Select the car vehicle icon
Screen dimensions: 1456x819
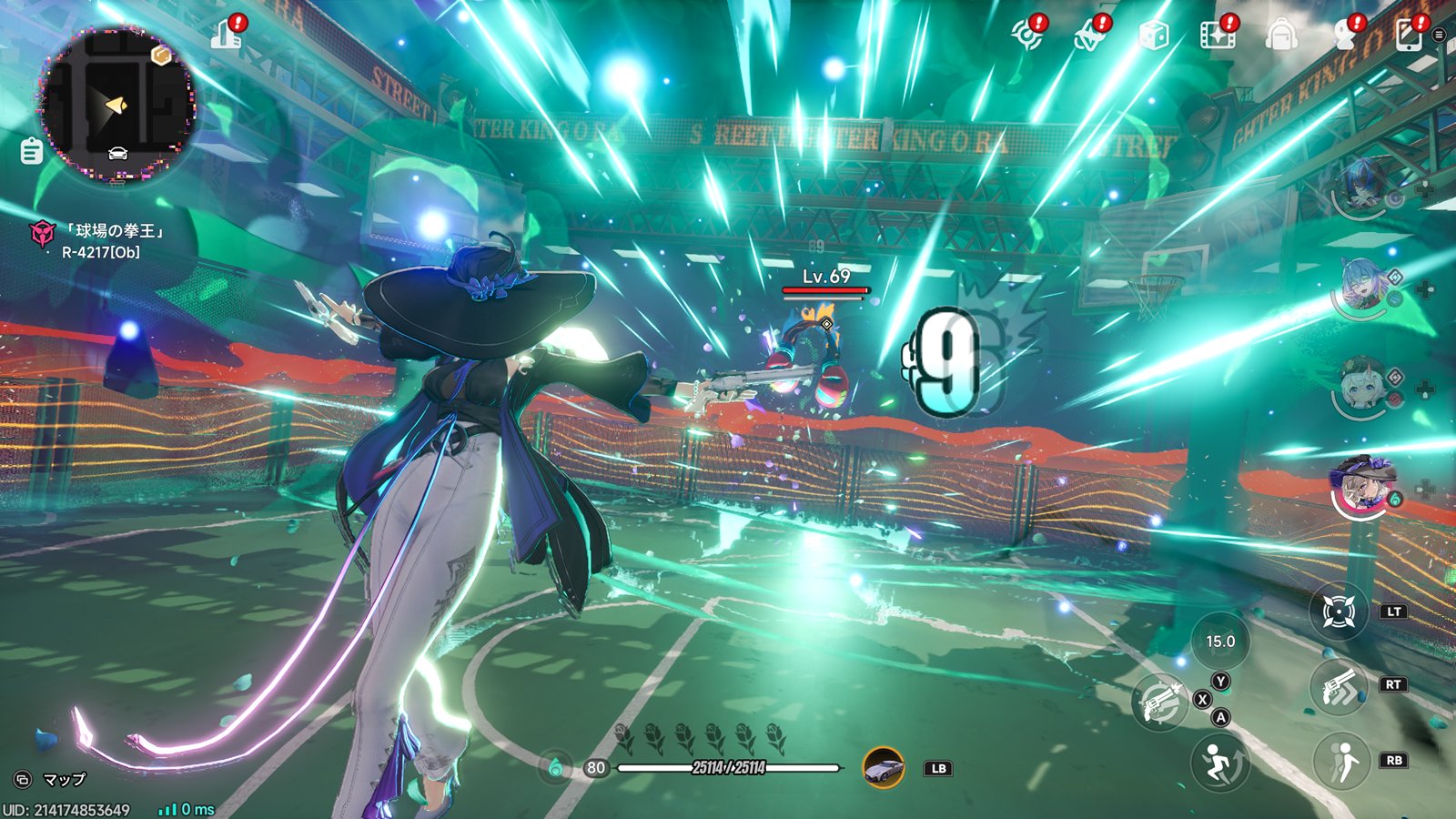[883, 768]
